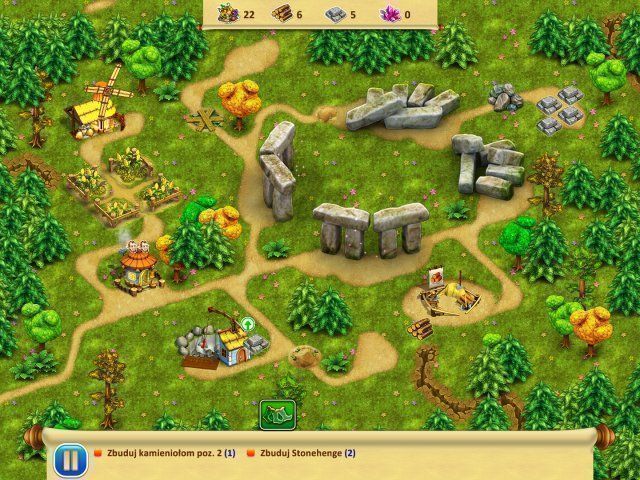Pause the game with the blue button
Screen dimensions: 640x480
pos(67,461)
